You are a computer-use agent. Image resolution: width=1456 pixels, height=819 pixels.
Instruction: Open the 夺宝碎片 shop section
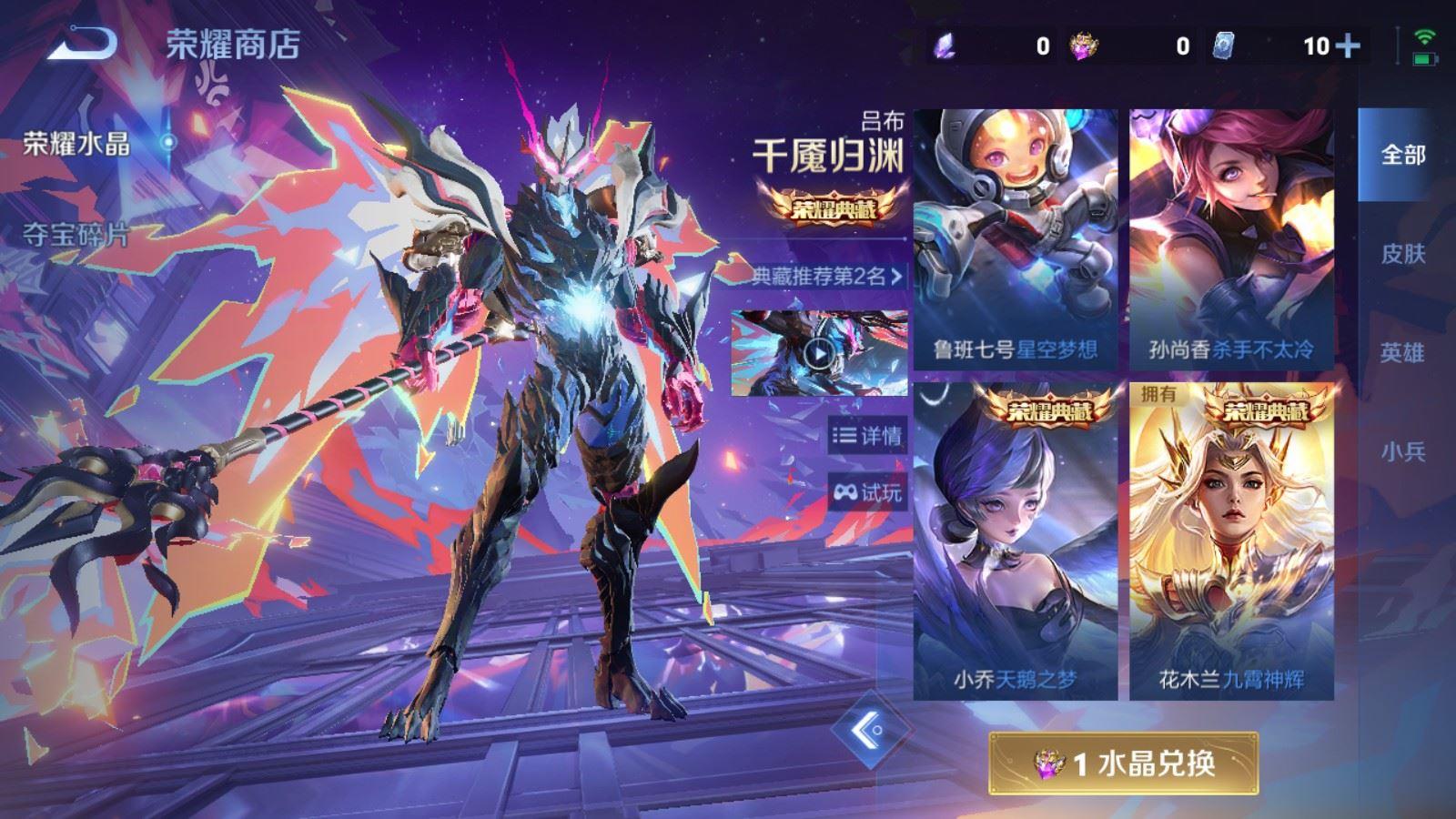(77, 236)
